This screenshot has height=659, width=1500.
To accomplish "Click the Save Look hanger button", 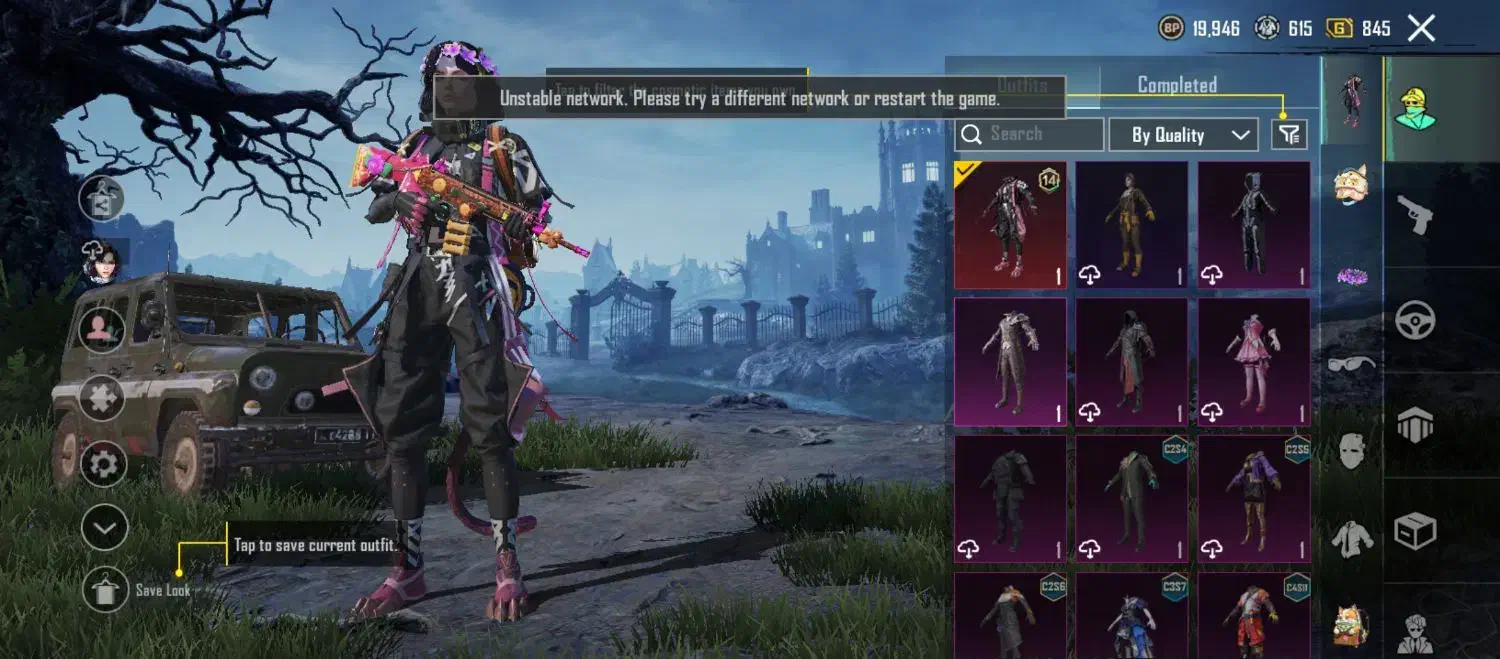I will click(105, 589).
